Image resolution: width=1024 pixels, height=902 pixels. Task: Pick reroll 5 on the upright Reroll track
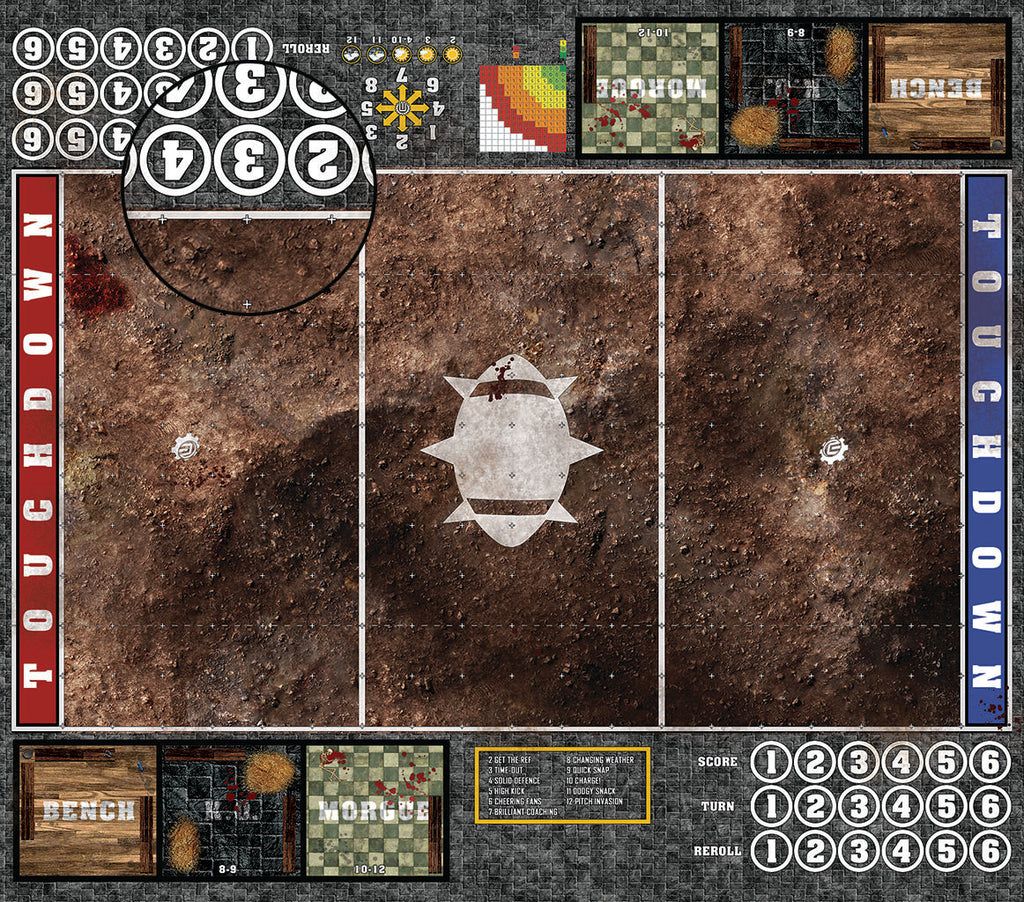tap(946, 850)
